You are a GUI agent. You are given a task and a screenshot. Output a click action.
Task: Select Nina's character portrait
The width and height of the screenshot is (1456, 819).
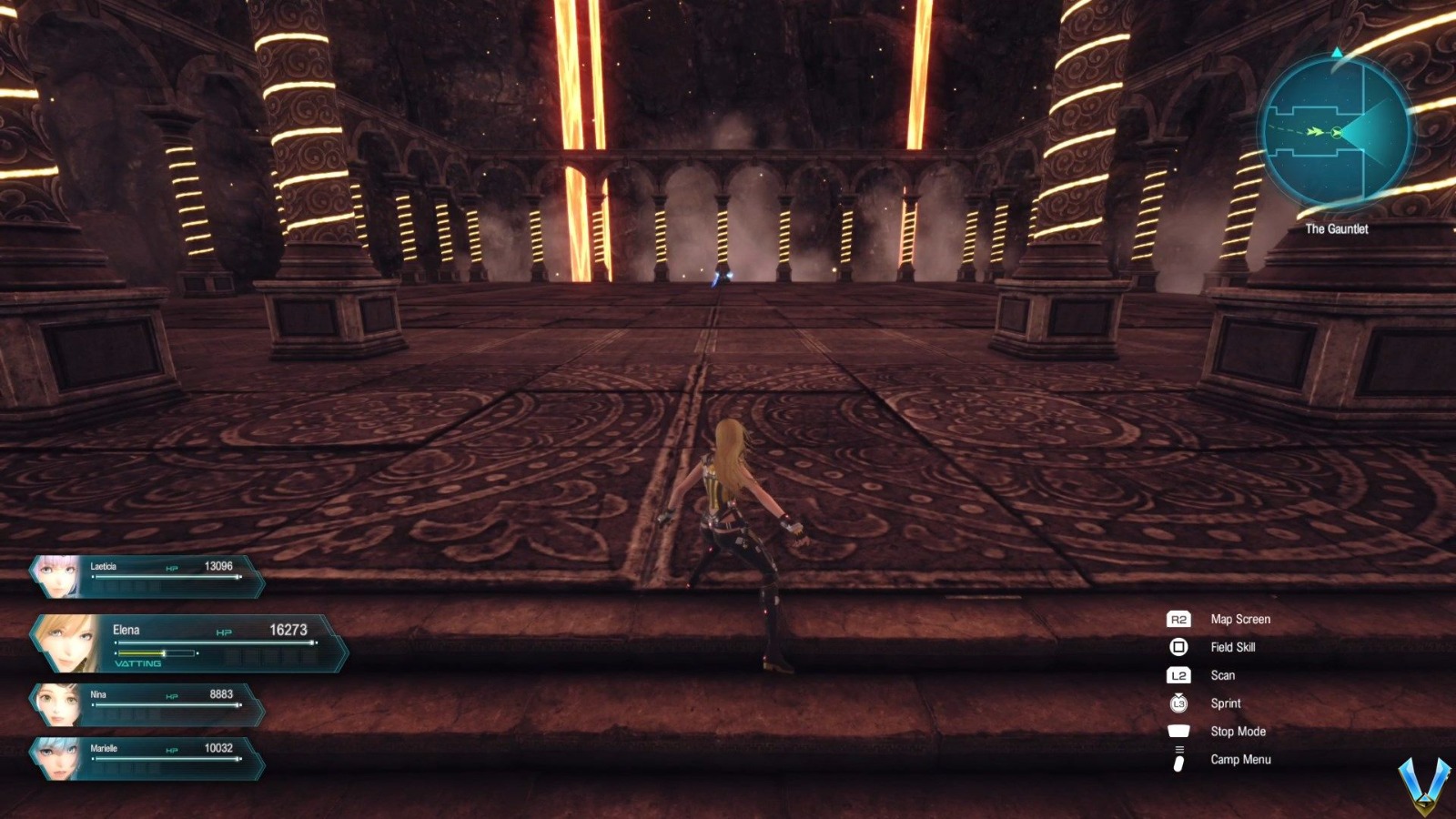tap(57, 703)
